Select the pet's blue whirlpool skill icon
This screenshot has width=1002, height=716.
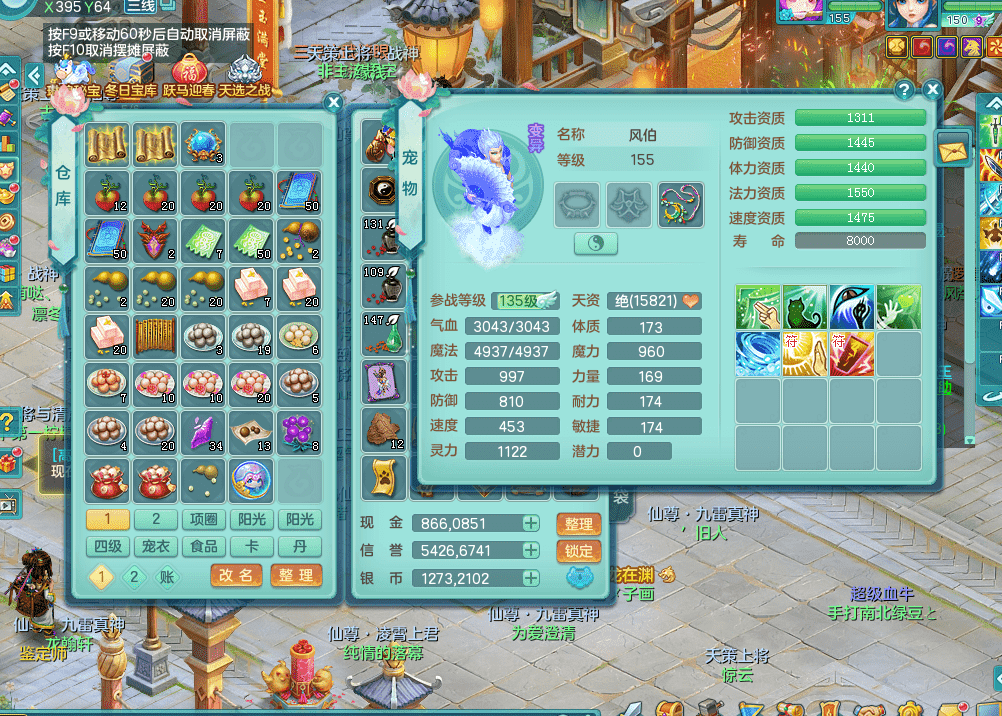tap(758, 354)
